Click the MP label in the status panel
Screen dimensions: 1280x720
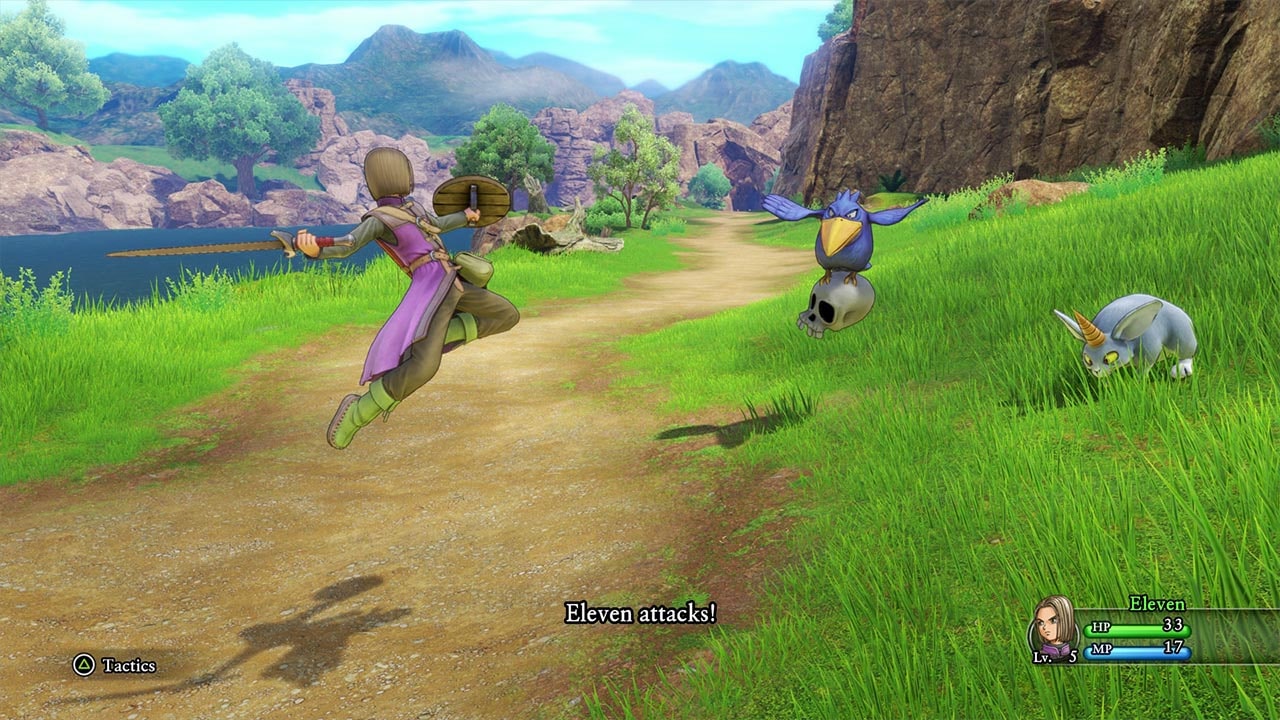1102,649
